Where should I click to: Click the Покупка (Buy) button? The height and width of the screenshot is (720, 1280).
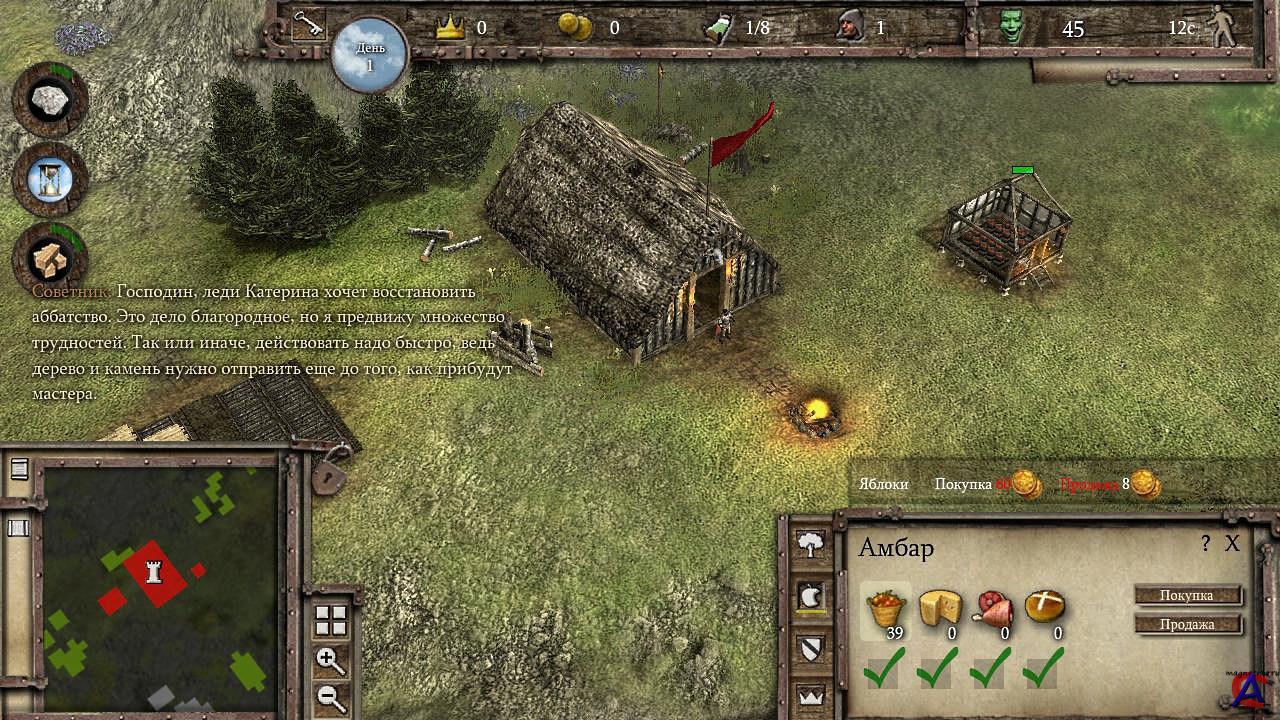1188,596
